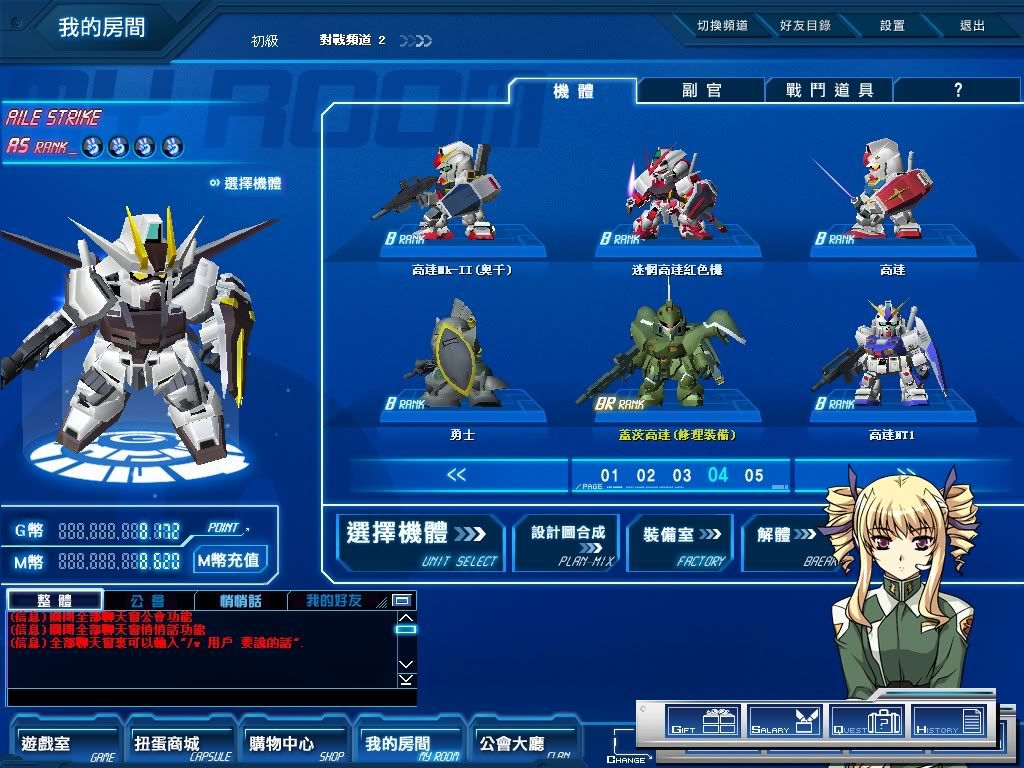
Task: Switch to the 戰鬥道具 tab
Action: pyautogui.click(x=829, y=91)
